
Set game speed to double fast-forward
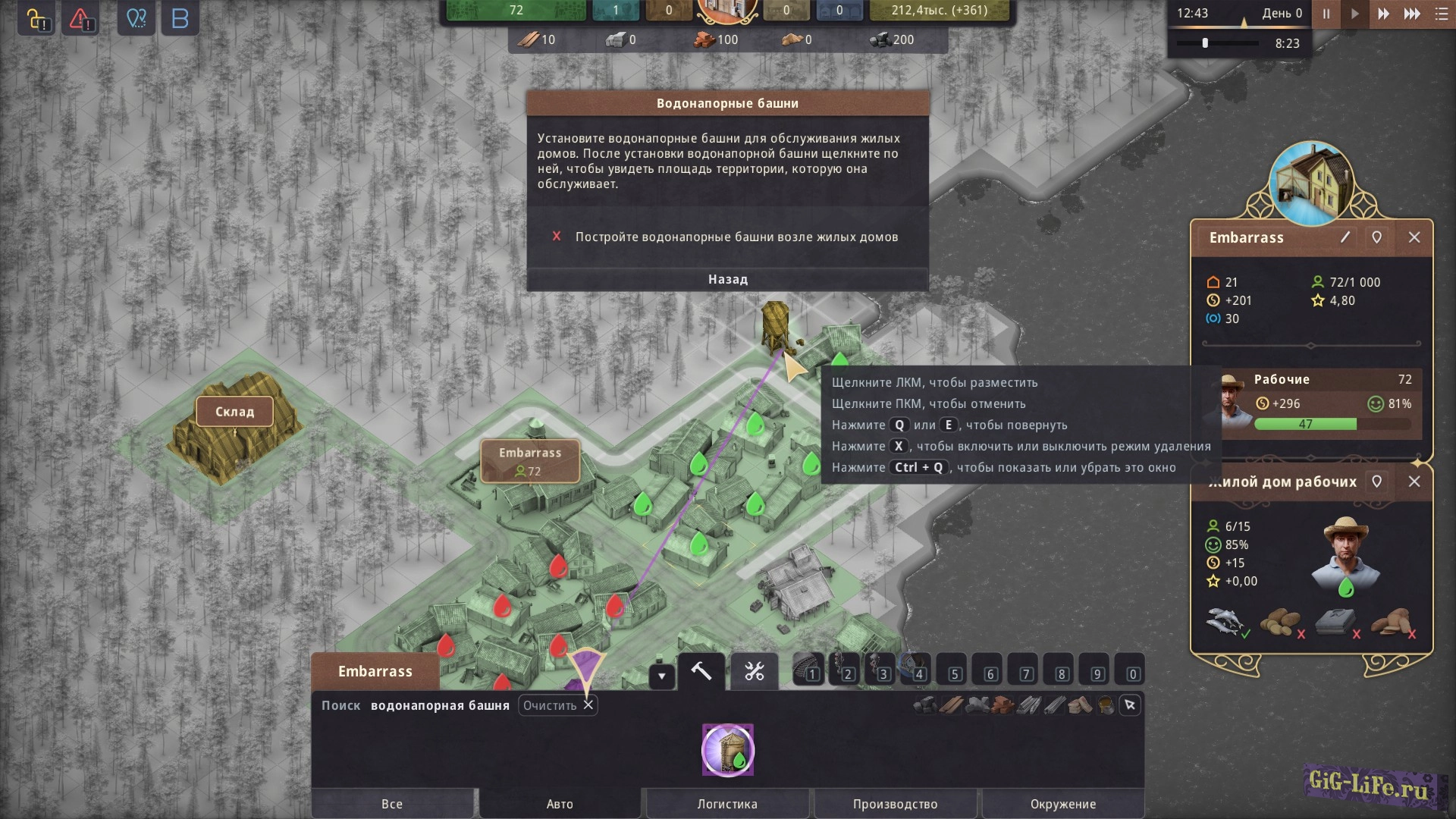tap(1383, 14)
